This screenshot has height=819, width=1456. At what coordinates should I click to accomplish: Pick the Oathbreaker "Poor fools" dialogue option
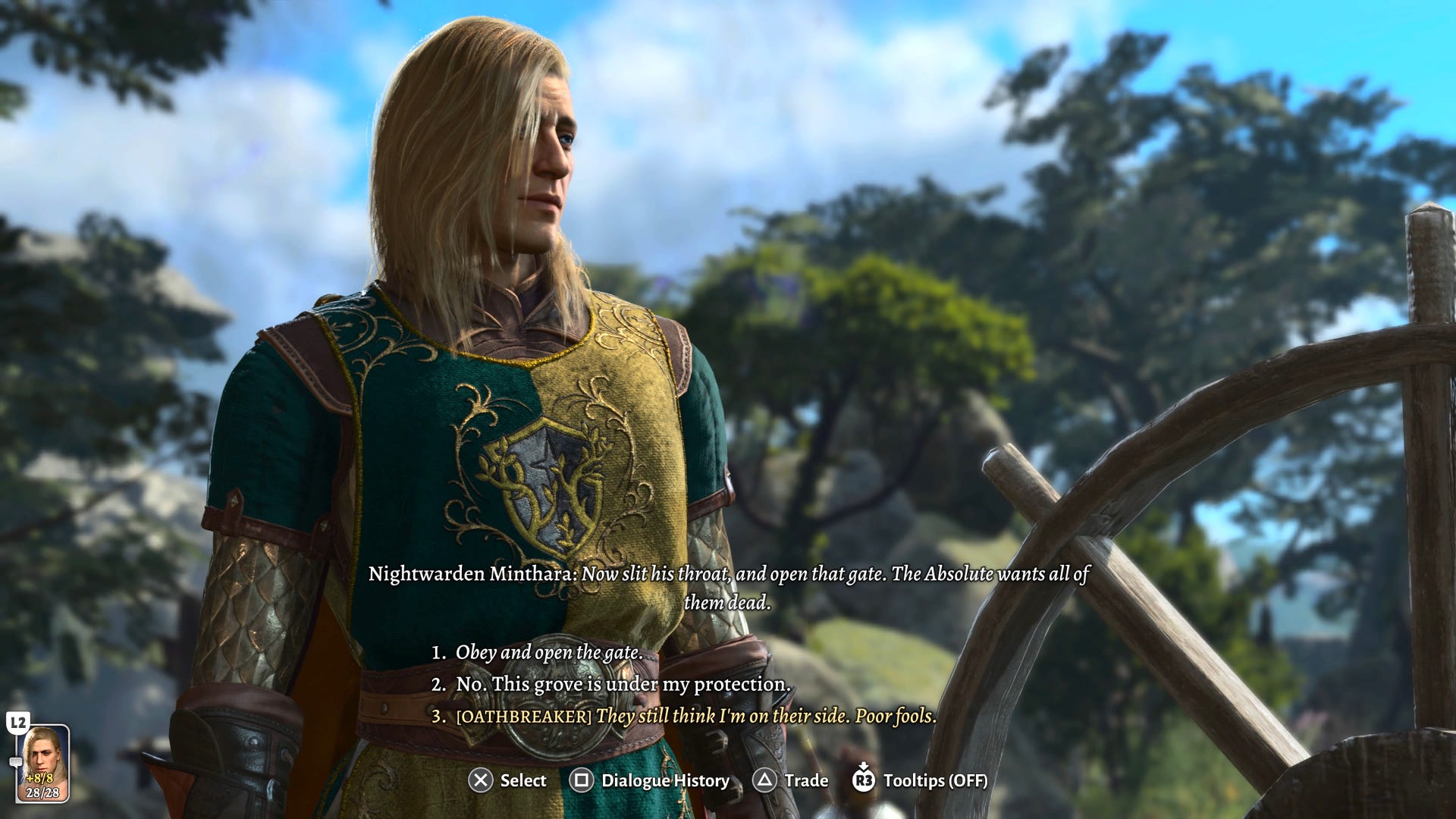click(695, 716)
